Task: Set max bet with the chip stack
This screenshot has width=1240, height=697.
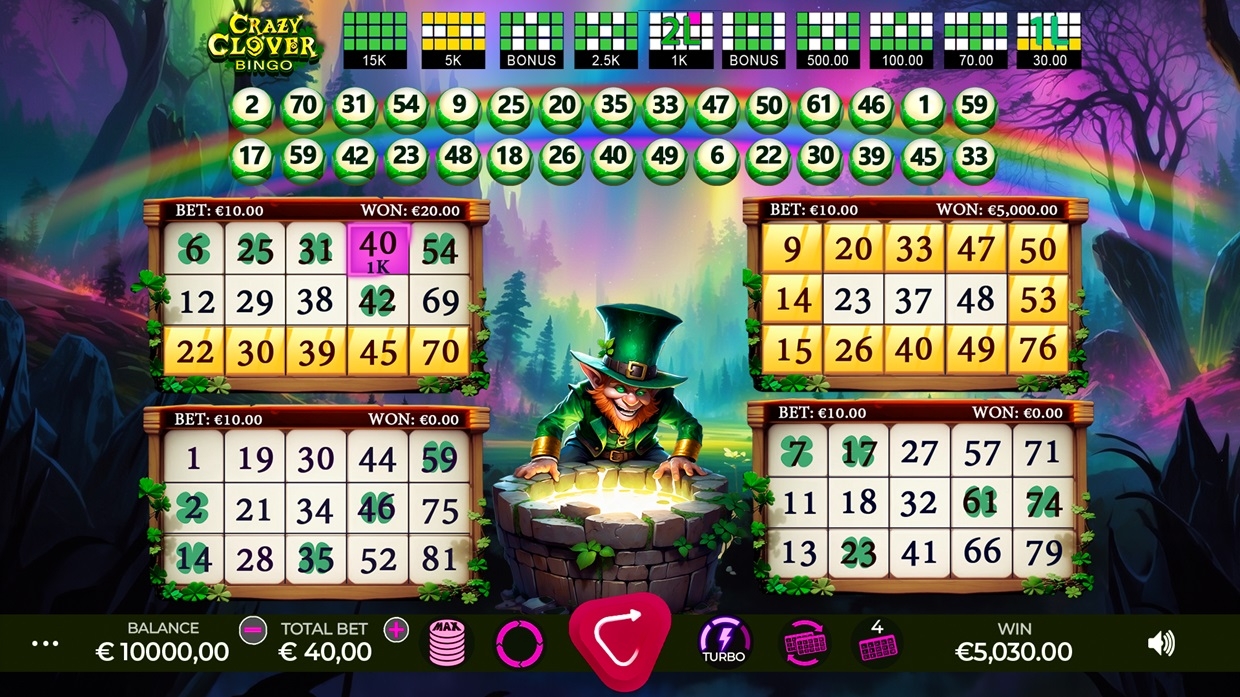Action: pyautogui.click(x=447, y=642)
